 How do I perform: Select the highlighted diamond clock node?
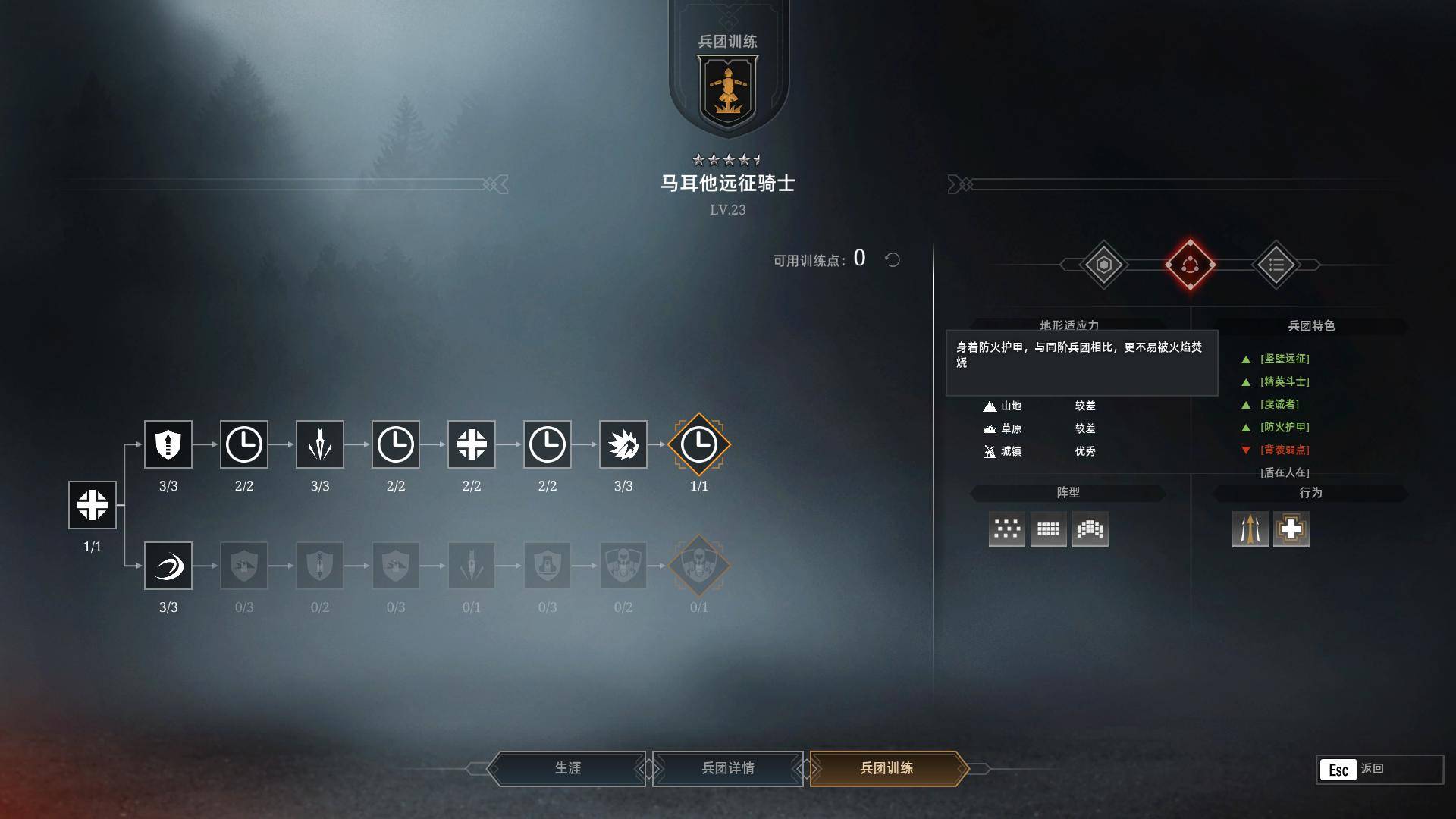(x=699, y=444)
